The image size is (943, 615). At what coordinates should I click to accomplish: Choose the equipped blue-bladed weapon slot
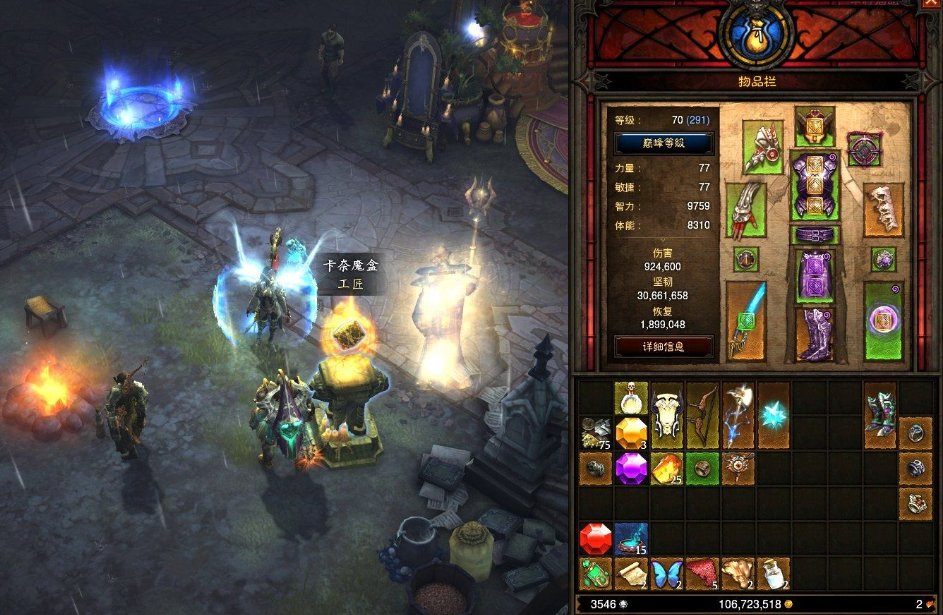[745, 319]
